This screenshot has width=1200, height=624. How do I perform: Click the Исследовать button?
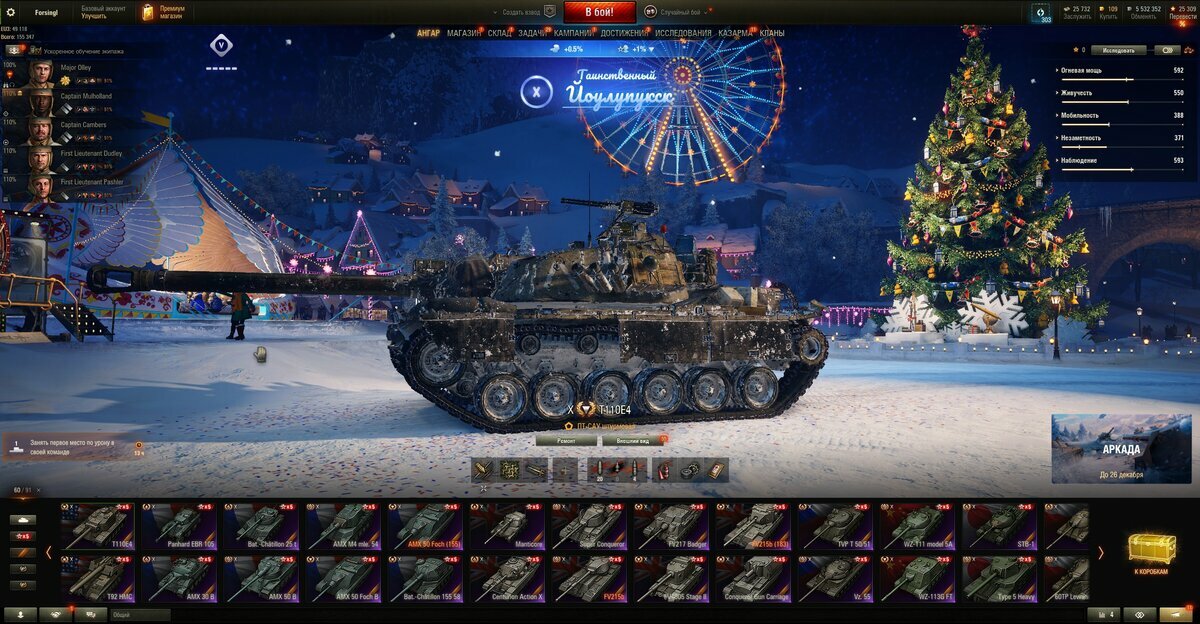[x=1118, y=49]
